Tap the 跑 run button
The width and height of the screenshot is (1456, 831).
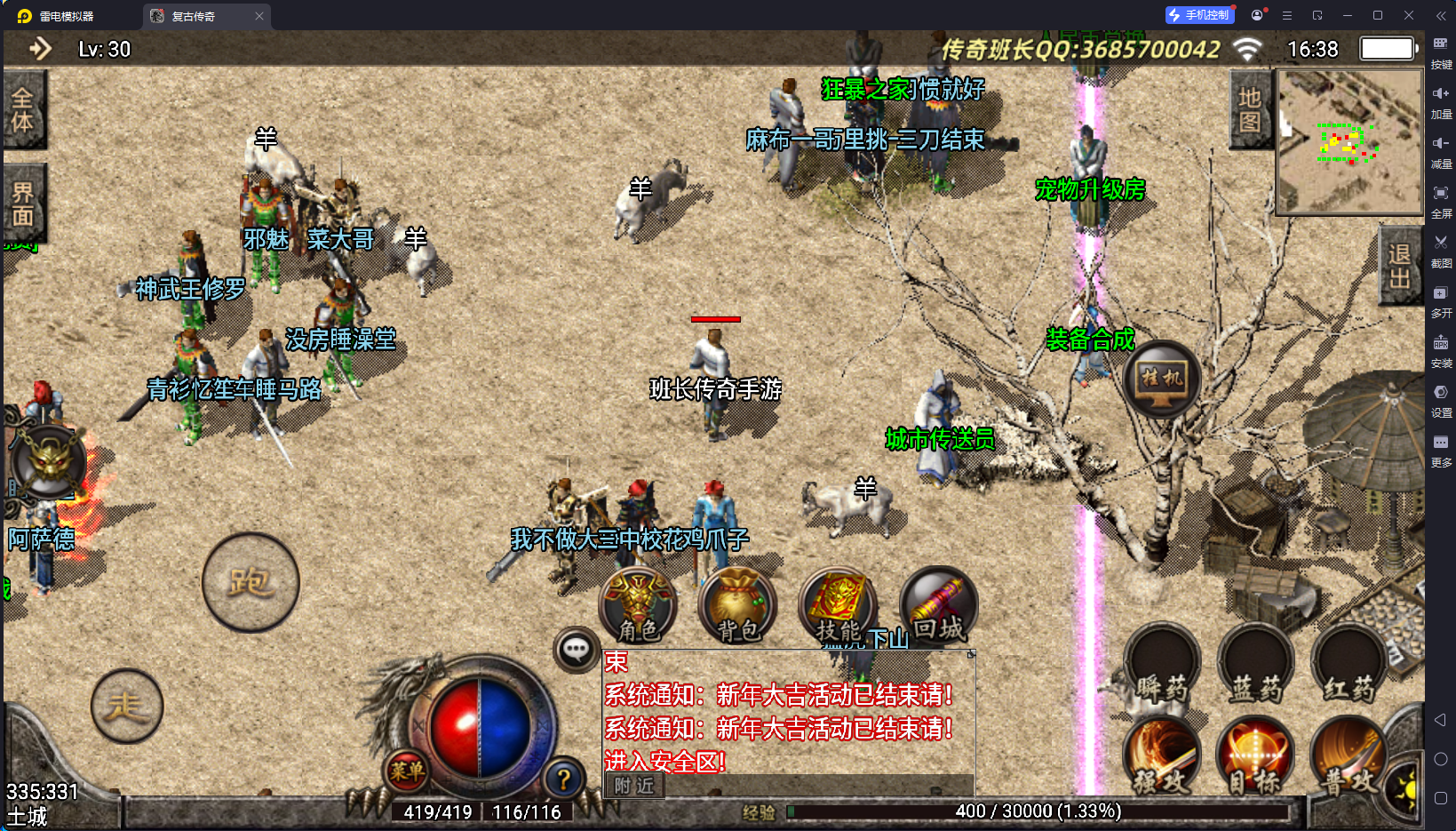click(x=251, y=583)
